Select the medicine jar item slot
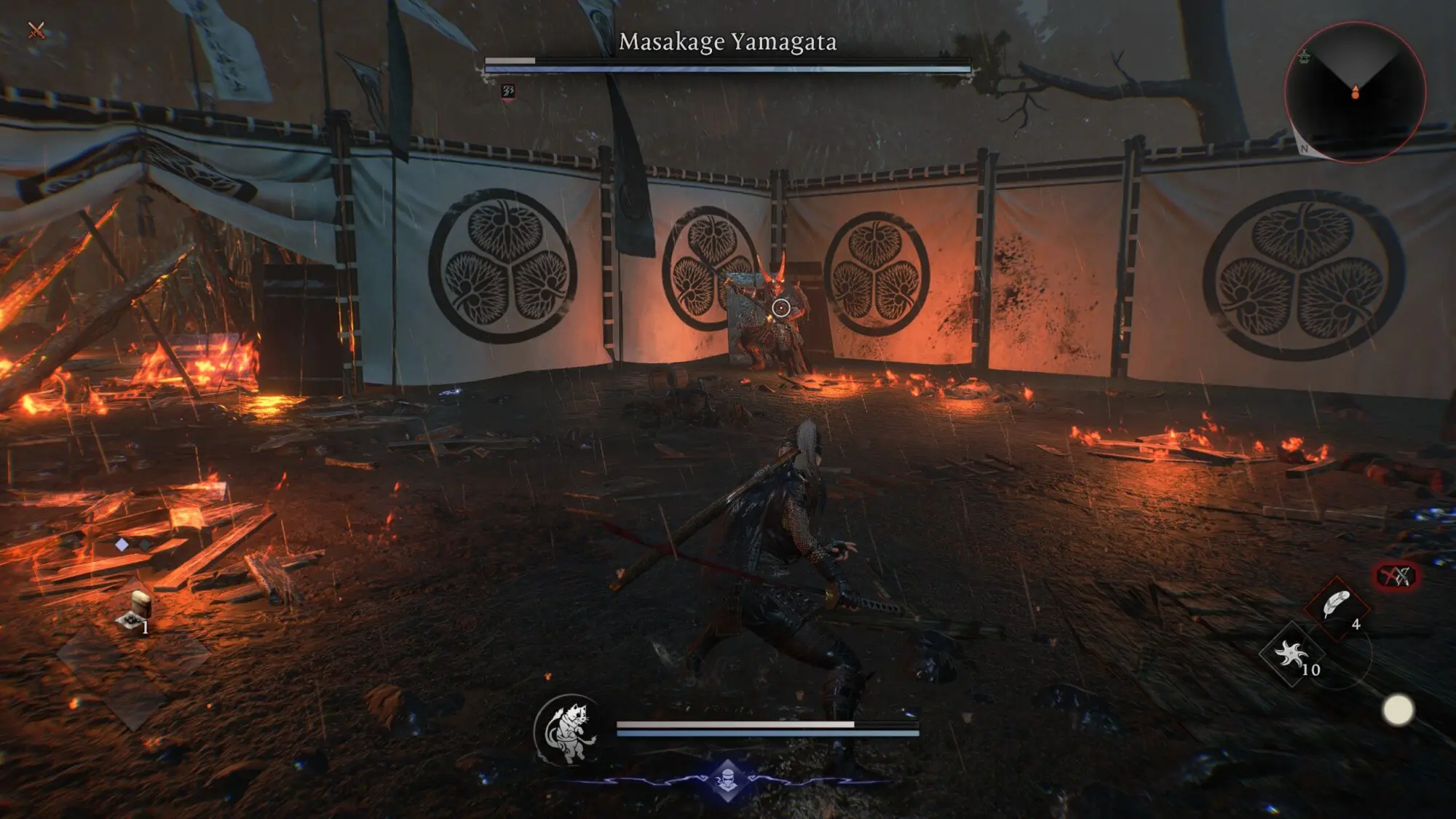This screenshot has height=819, width=1456. pyautogui.click(x=138, y=609)
